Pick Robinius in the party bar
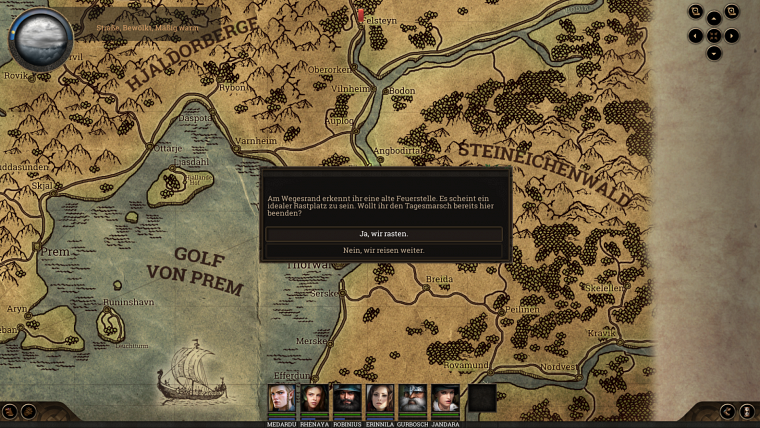The width and height of the screenshot is (760, 428). 347,398
